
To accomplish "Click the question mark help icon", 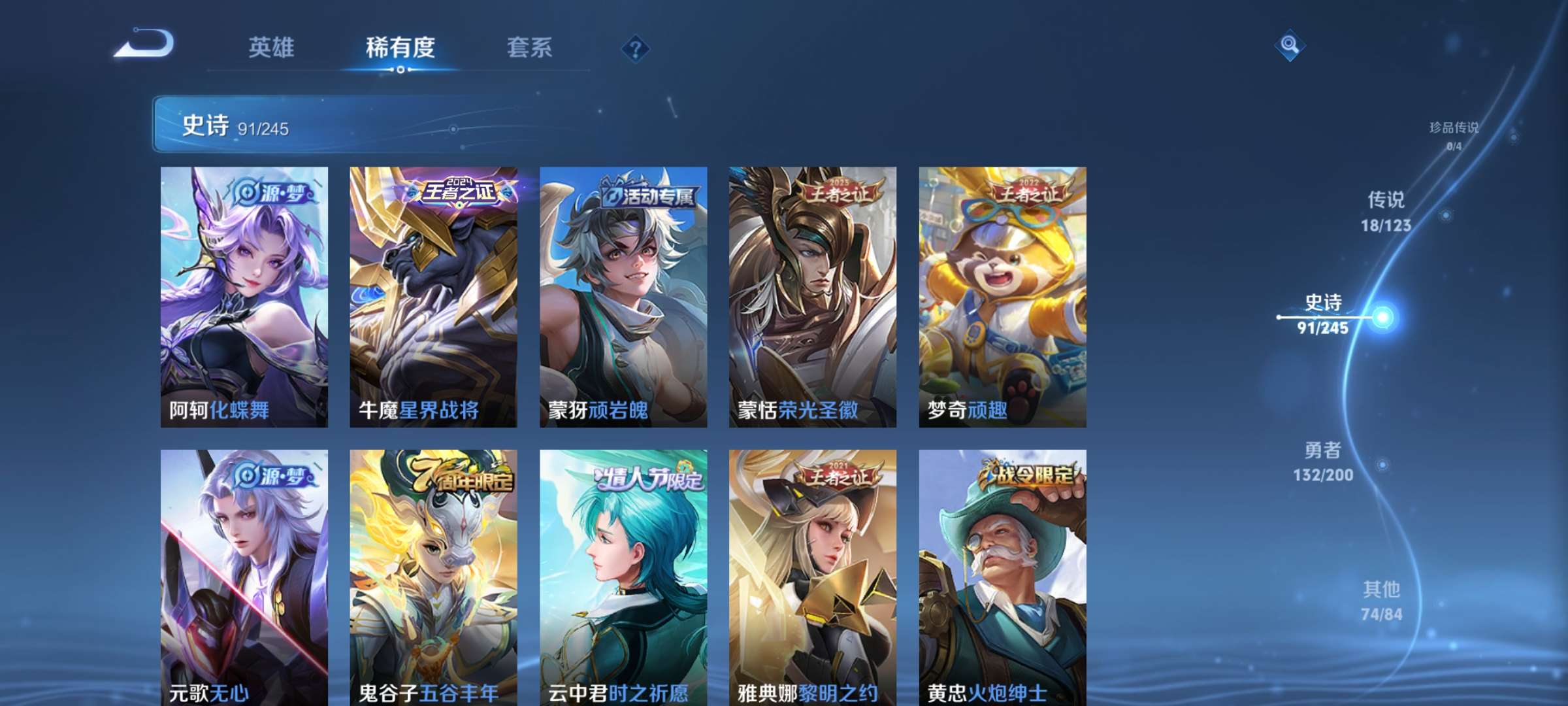I will (x=635, y=47).
